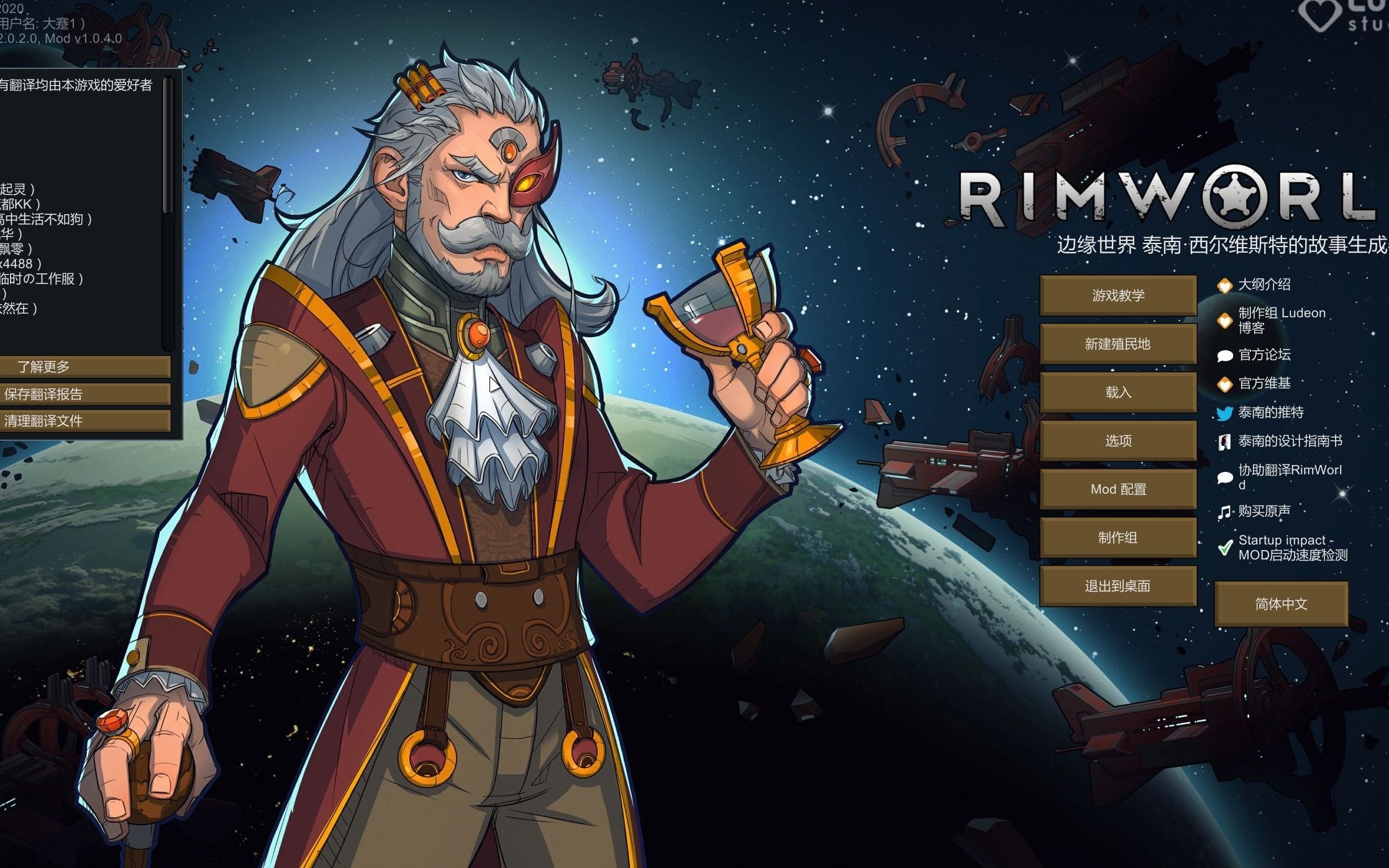The width and height of the screenshot is (1389, 868).
Task: Select 保存翻译报告 button
Action: (84, 394)
